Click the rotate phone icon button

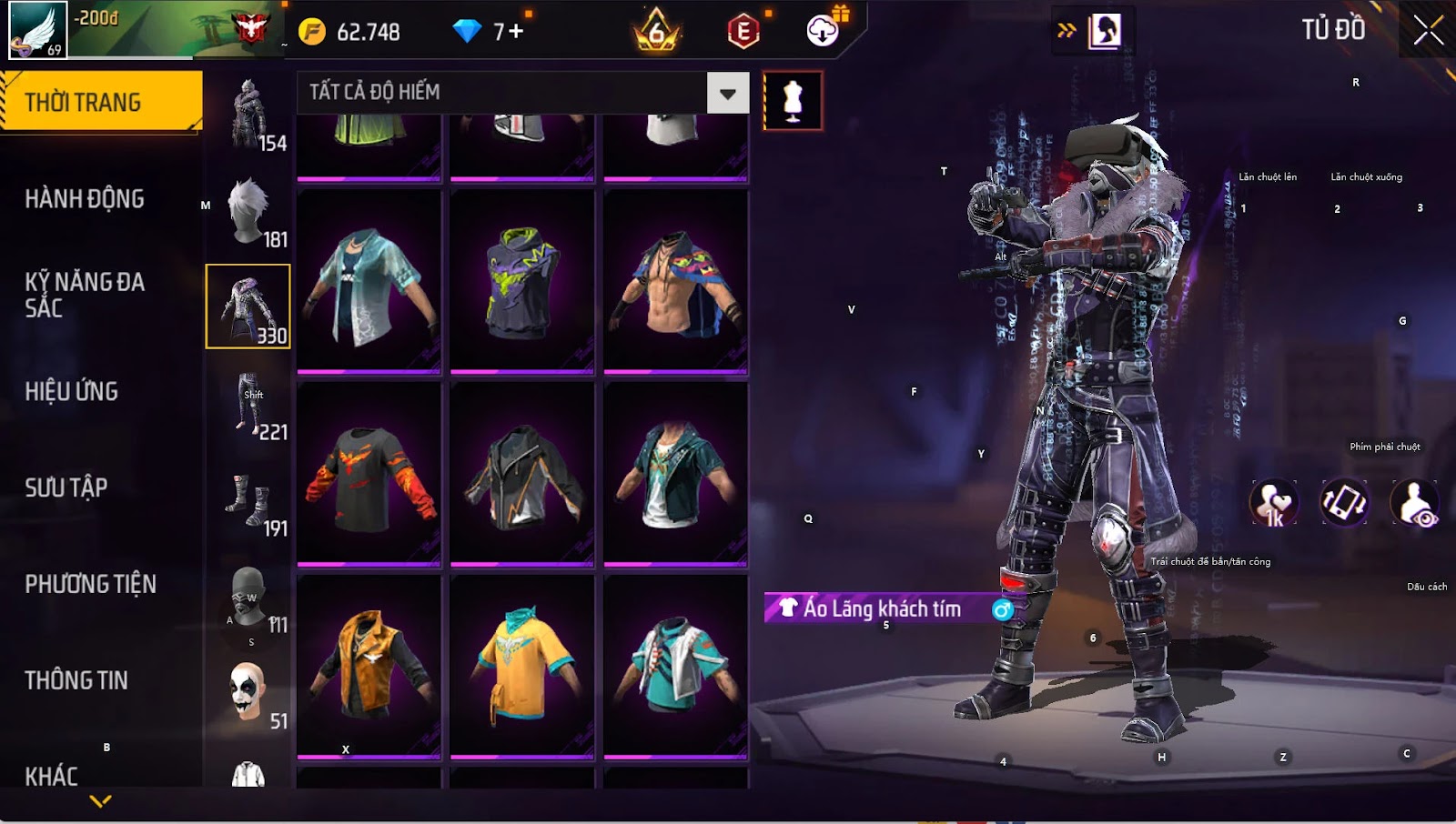point(1344,503)
